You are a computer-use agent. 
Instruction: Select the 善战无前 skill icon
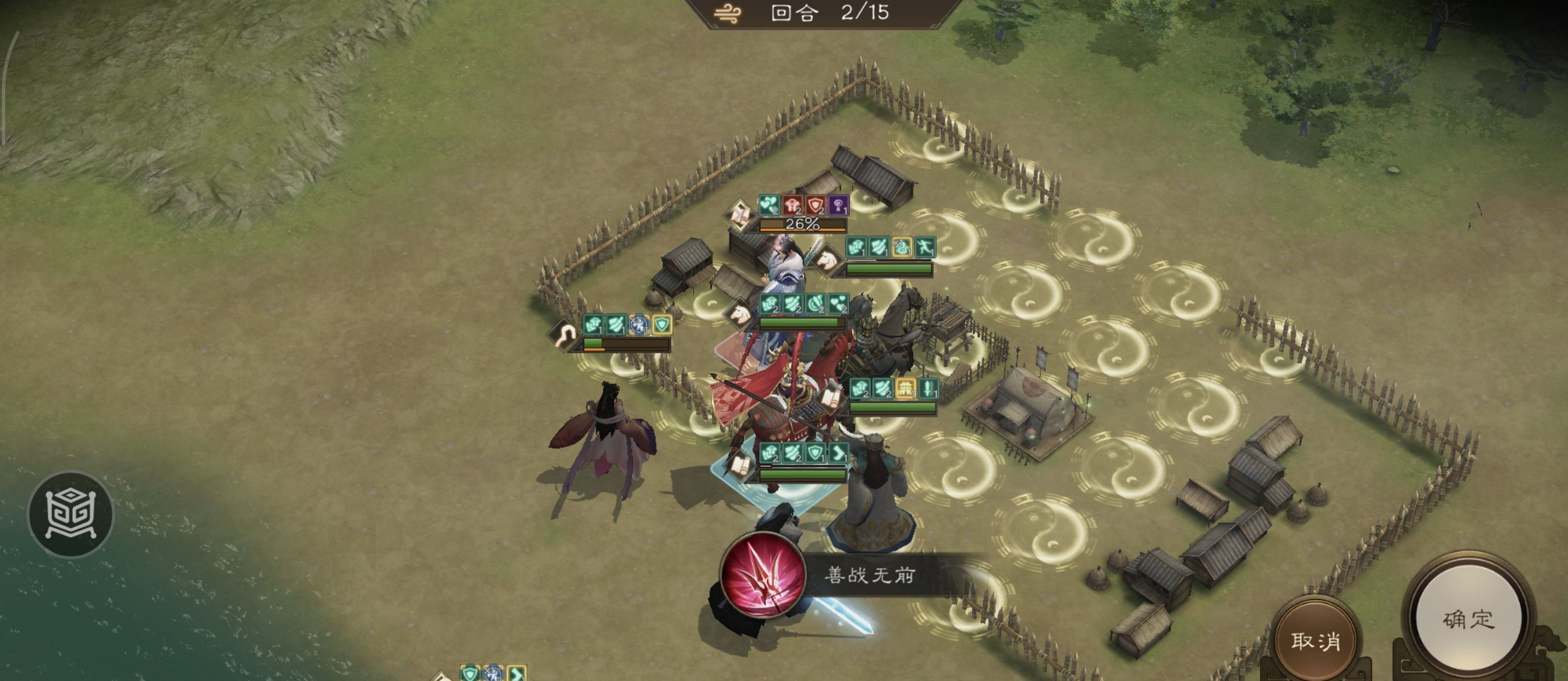[x=762, y=575]
